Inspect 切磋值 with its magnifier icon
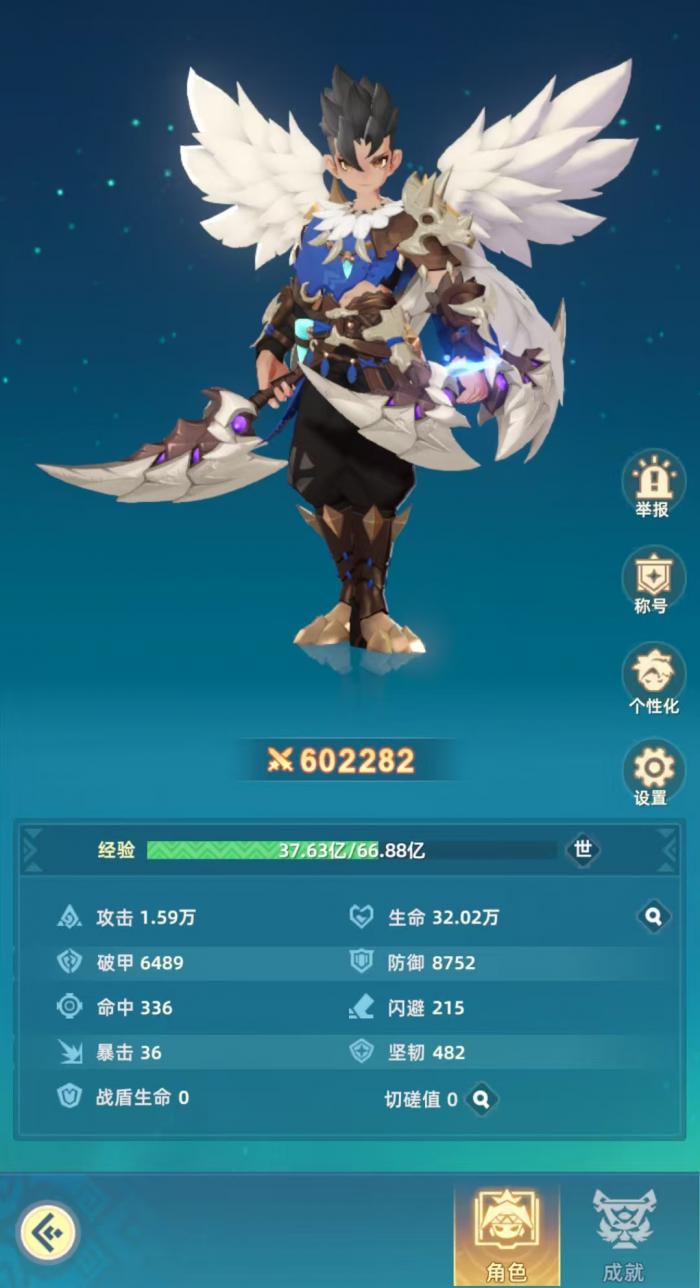Screen dimensions: 700x1288 481,1099
